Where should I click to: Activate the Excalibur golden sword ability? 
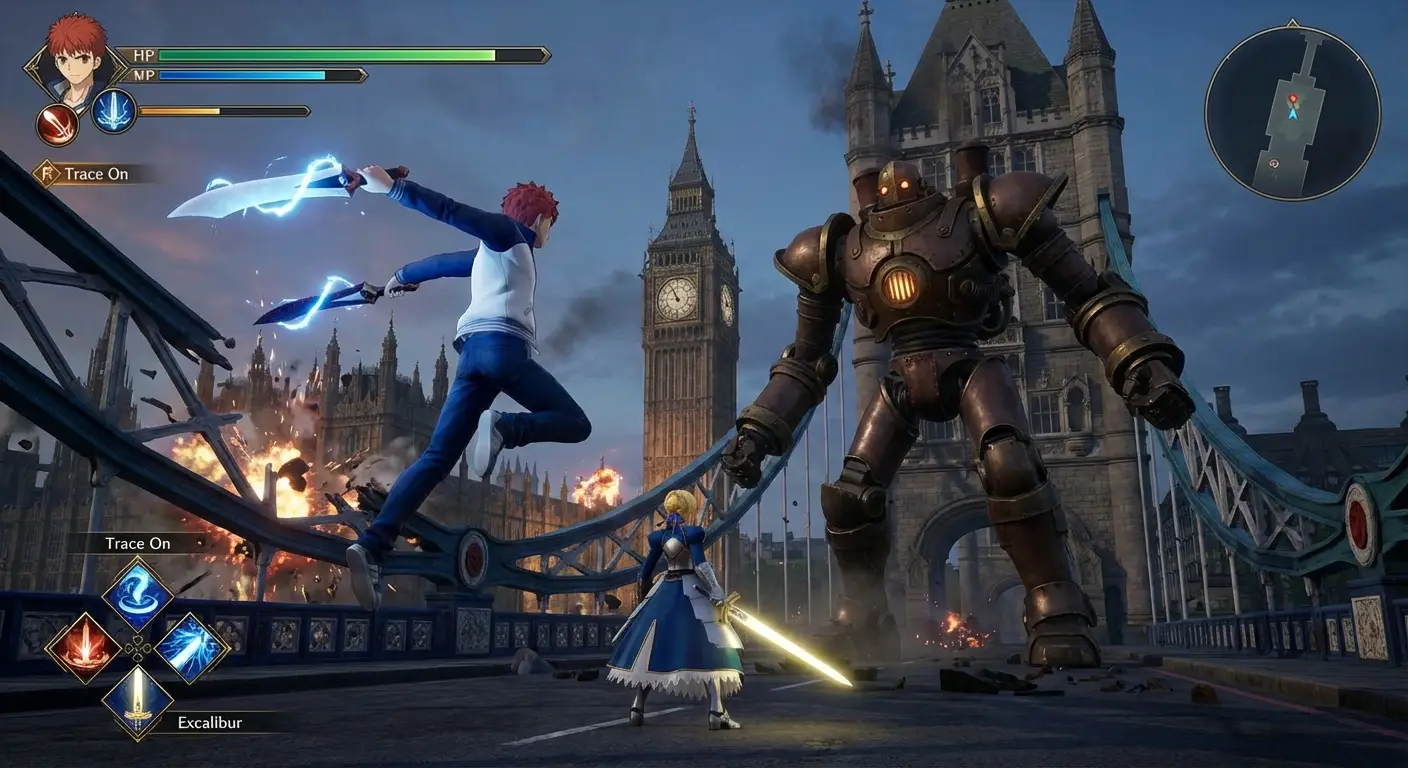(137, 702)
